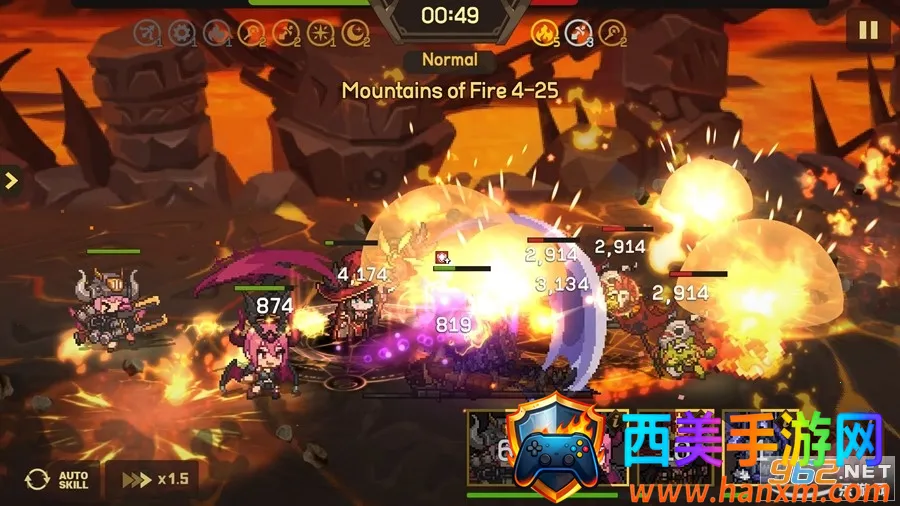This screenshot has height=506, width=900.
Task: Change the x1.5 battle speed
Action: pos(153,479)
